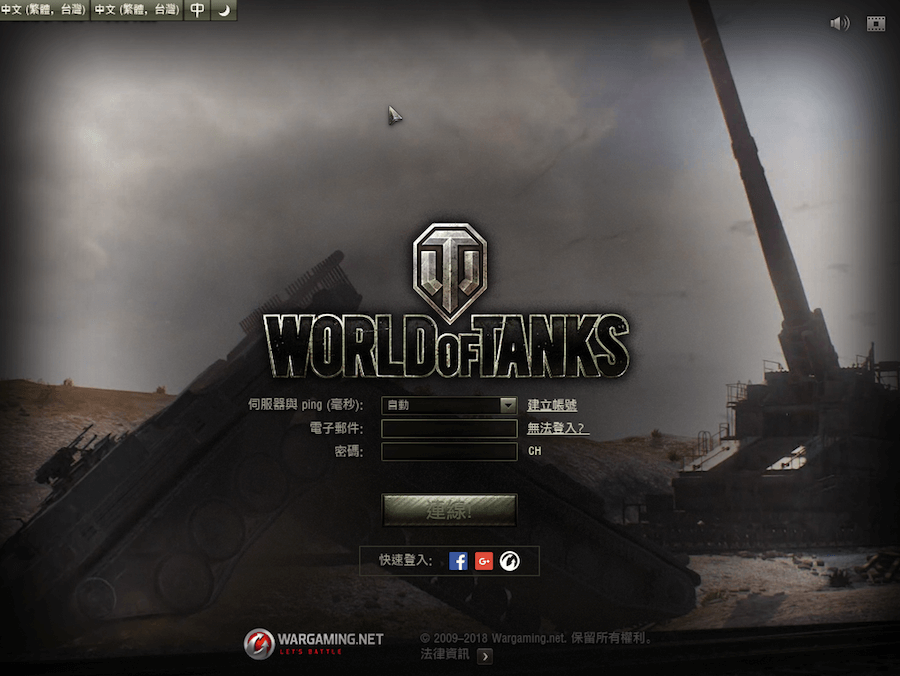This screenshot has height=676, width=900.
Task: Toggle the login background video icon
Action: (x=876, y=23)
